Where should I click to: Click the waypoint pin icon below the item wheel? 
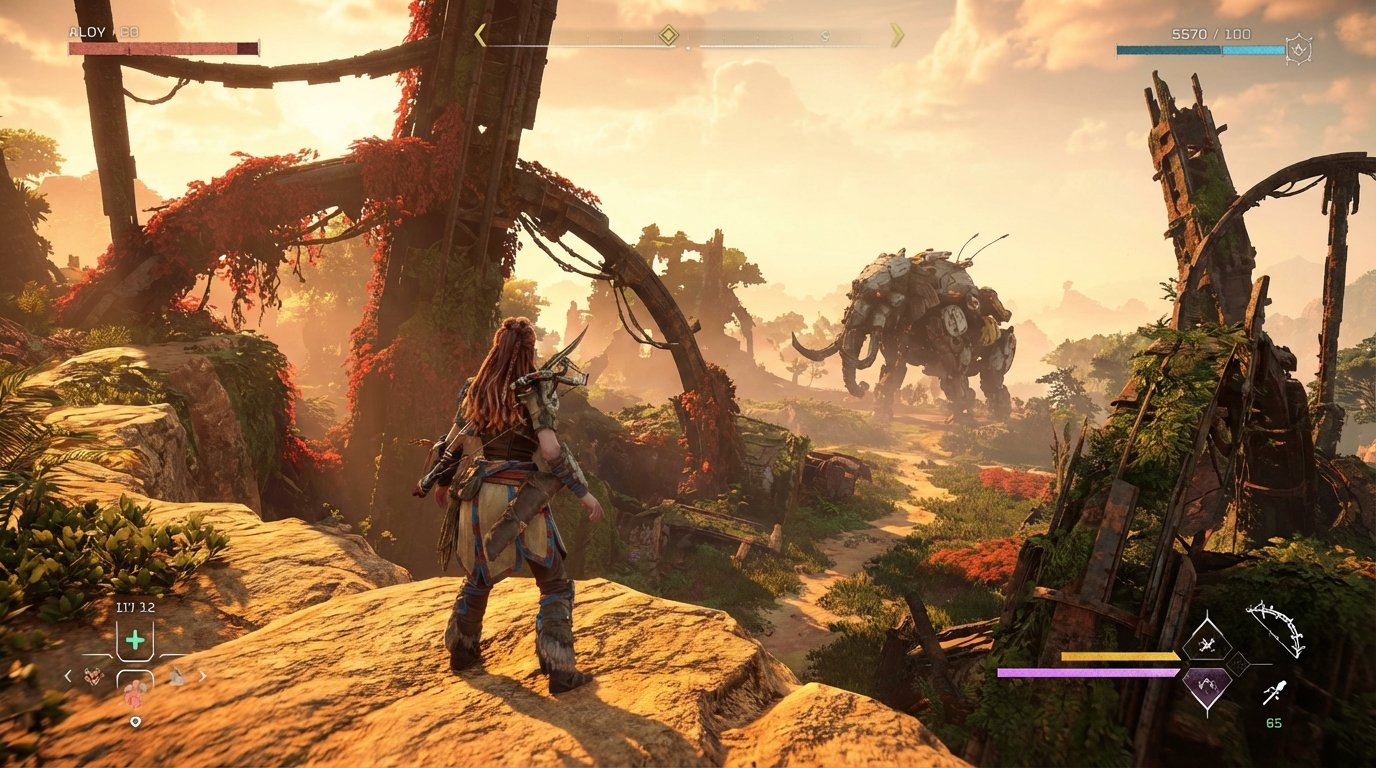(x=136, y=720)
